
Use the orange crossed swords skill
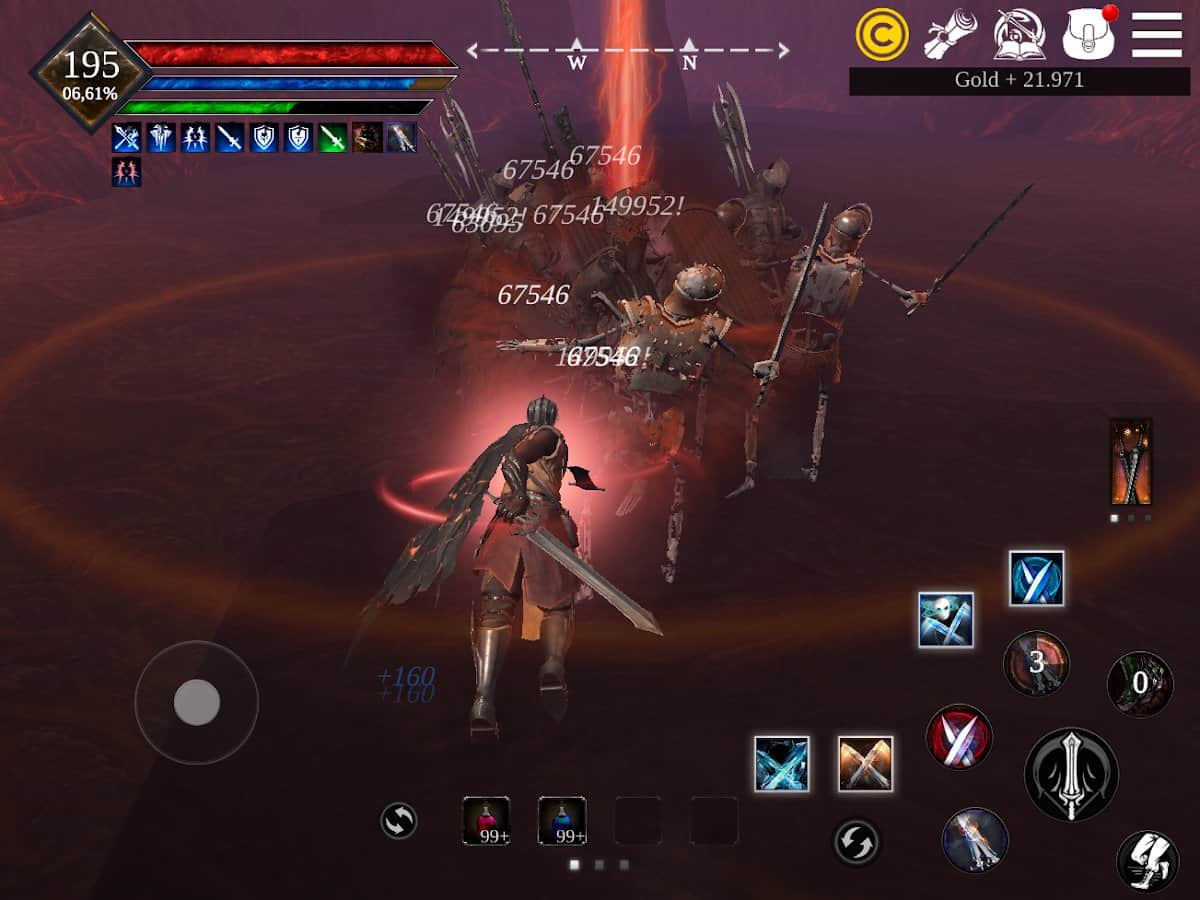[865, 764]
